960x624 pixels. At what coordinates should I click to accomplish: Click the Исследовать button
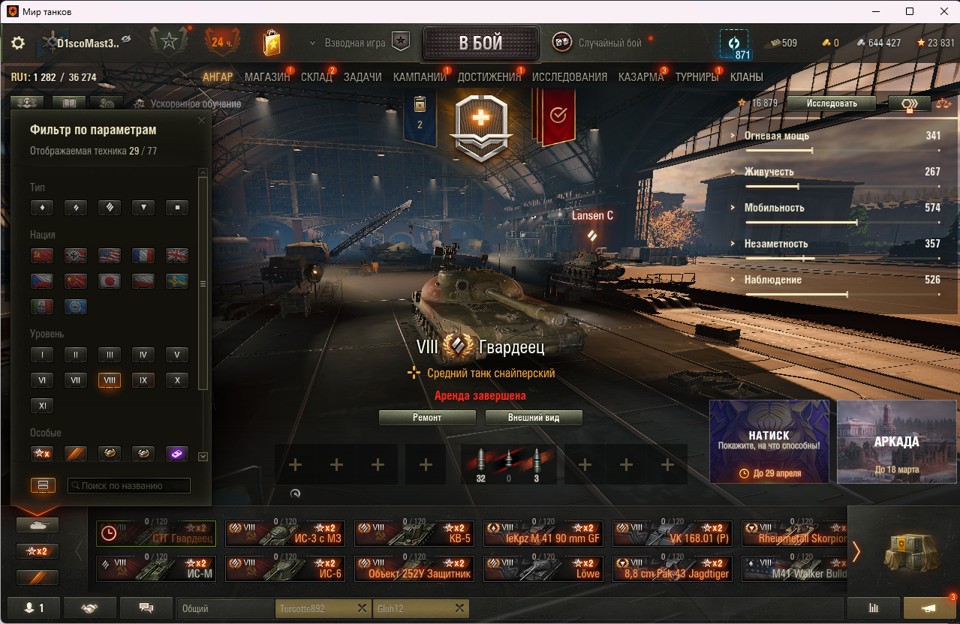[830, 103]
